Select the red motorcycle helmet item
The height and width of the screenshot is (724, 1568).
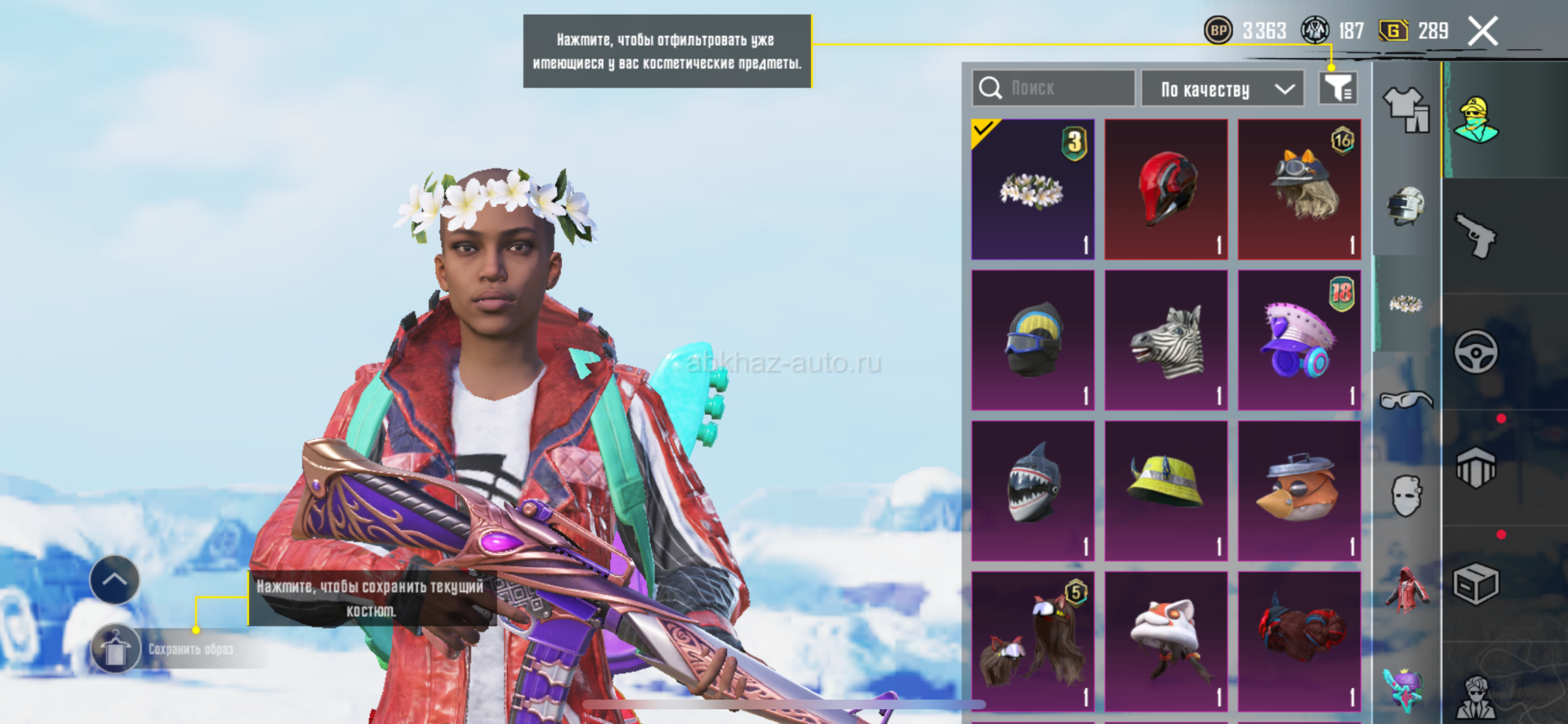tap(1166, 190)
